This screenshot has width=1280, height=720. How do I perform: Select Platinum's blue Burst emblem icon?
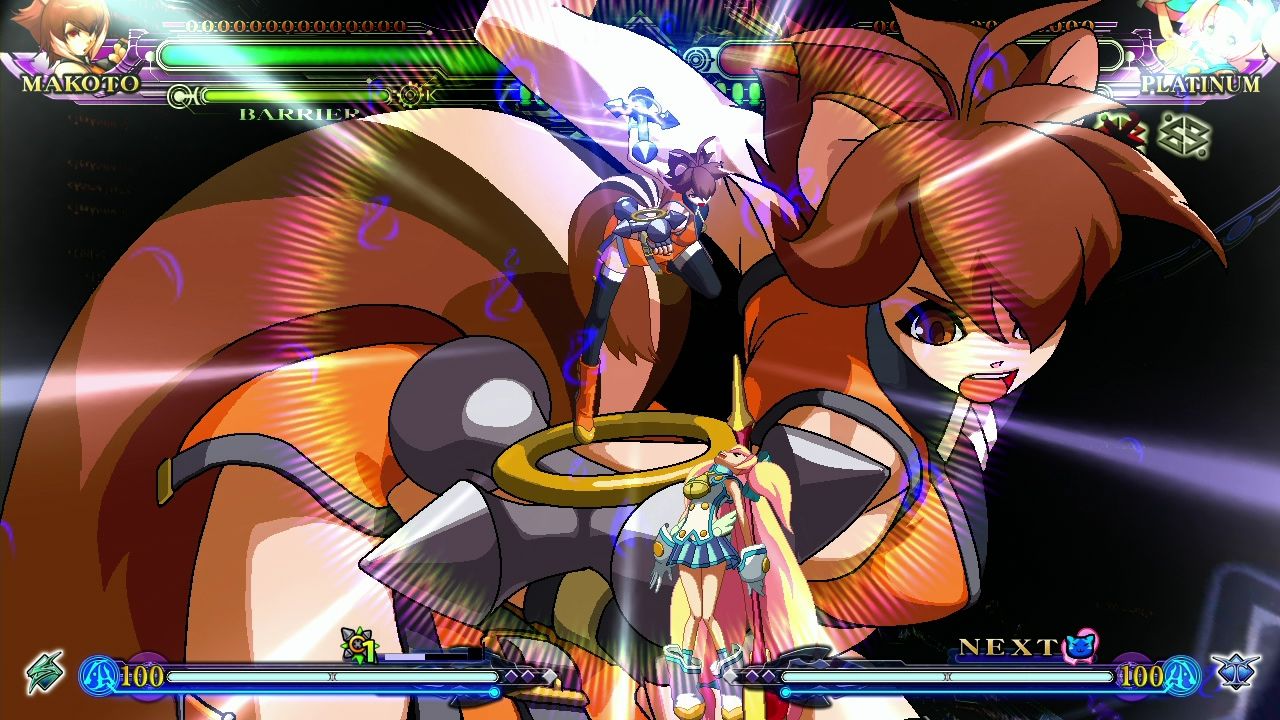click(x=1234, y=671)
